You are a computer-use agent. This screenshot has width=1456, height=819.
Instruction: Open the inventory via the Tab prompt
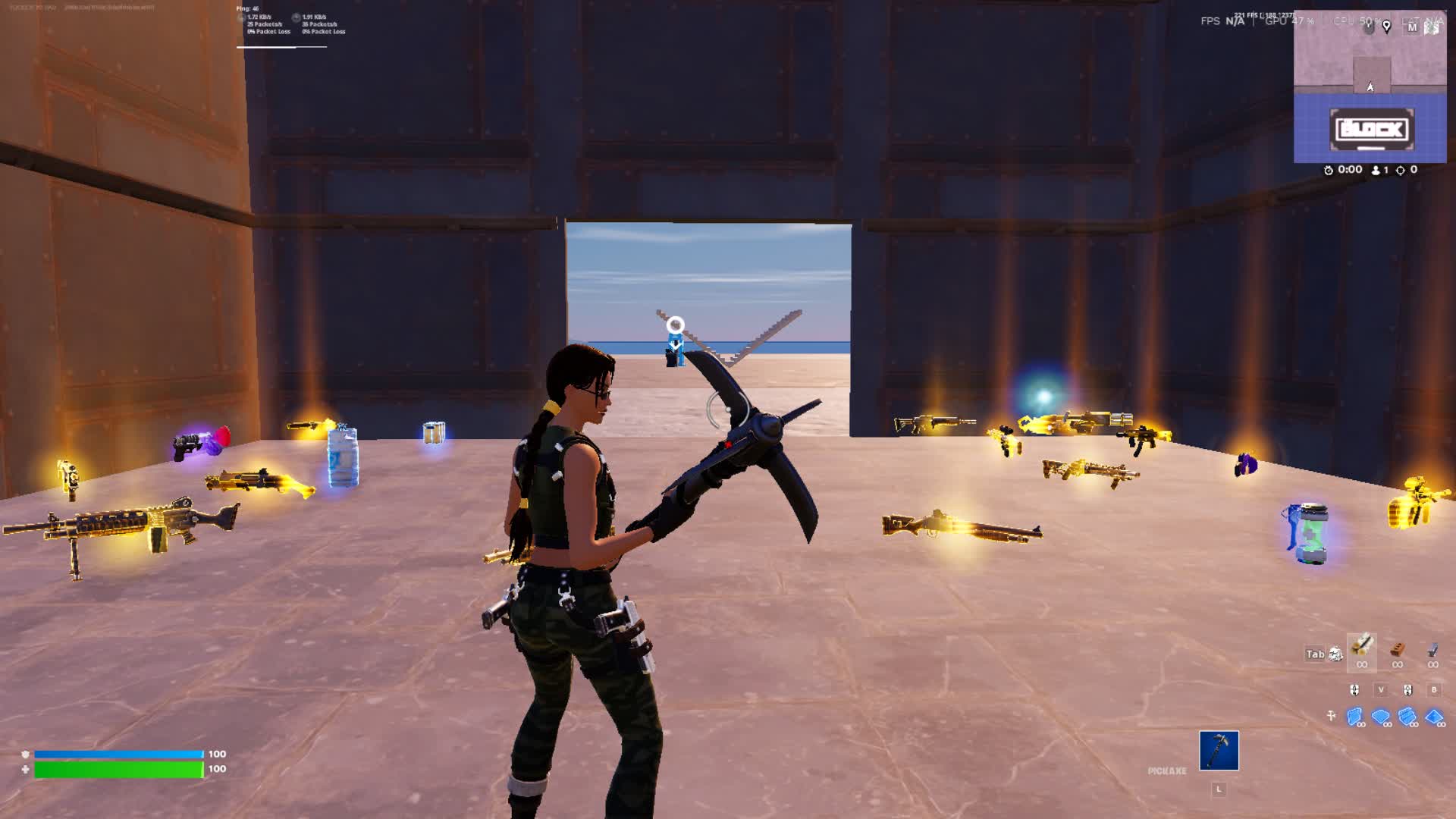1316,653
